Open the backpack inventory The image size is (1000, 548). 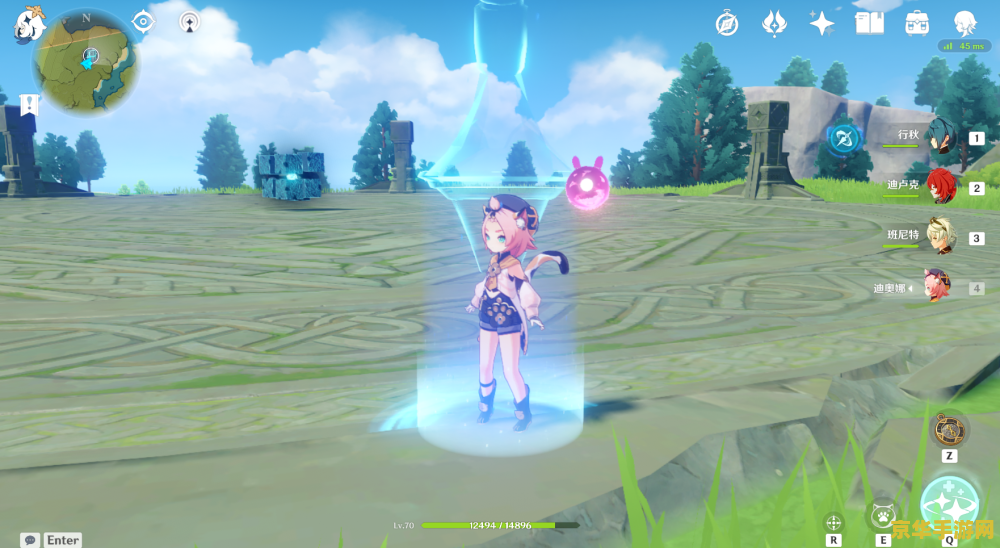coord(916,23)
